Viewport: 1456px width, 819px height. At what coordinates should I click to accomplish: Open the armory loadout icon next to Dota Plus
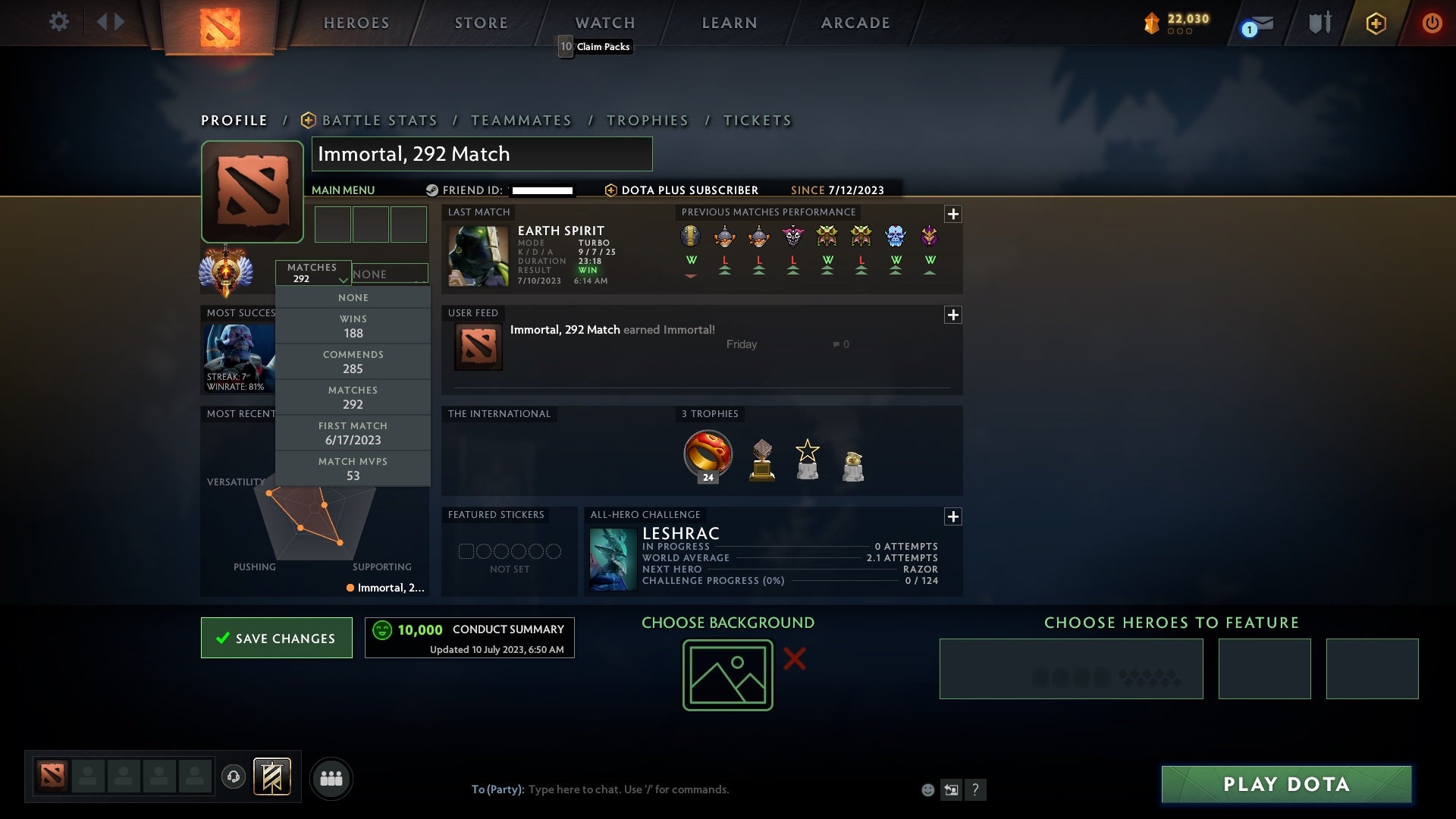click(1319, 22)
